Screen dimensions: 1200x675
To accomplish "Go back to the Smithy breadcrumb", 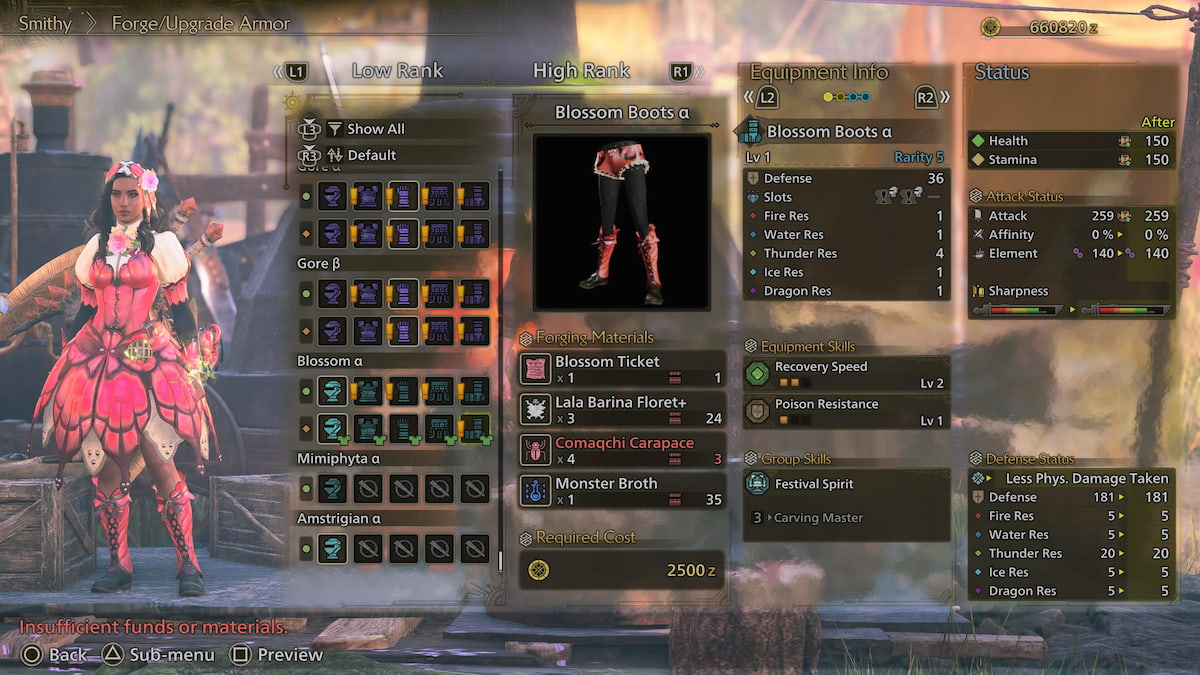I will click(45, 23).
